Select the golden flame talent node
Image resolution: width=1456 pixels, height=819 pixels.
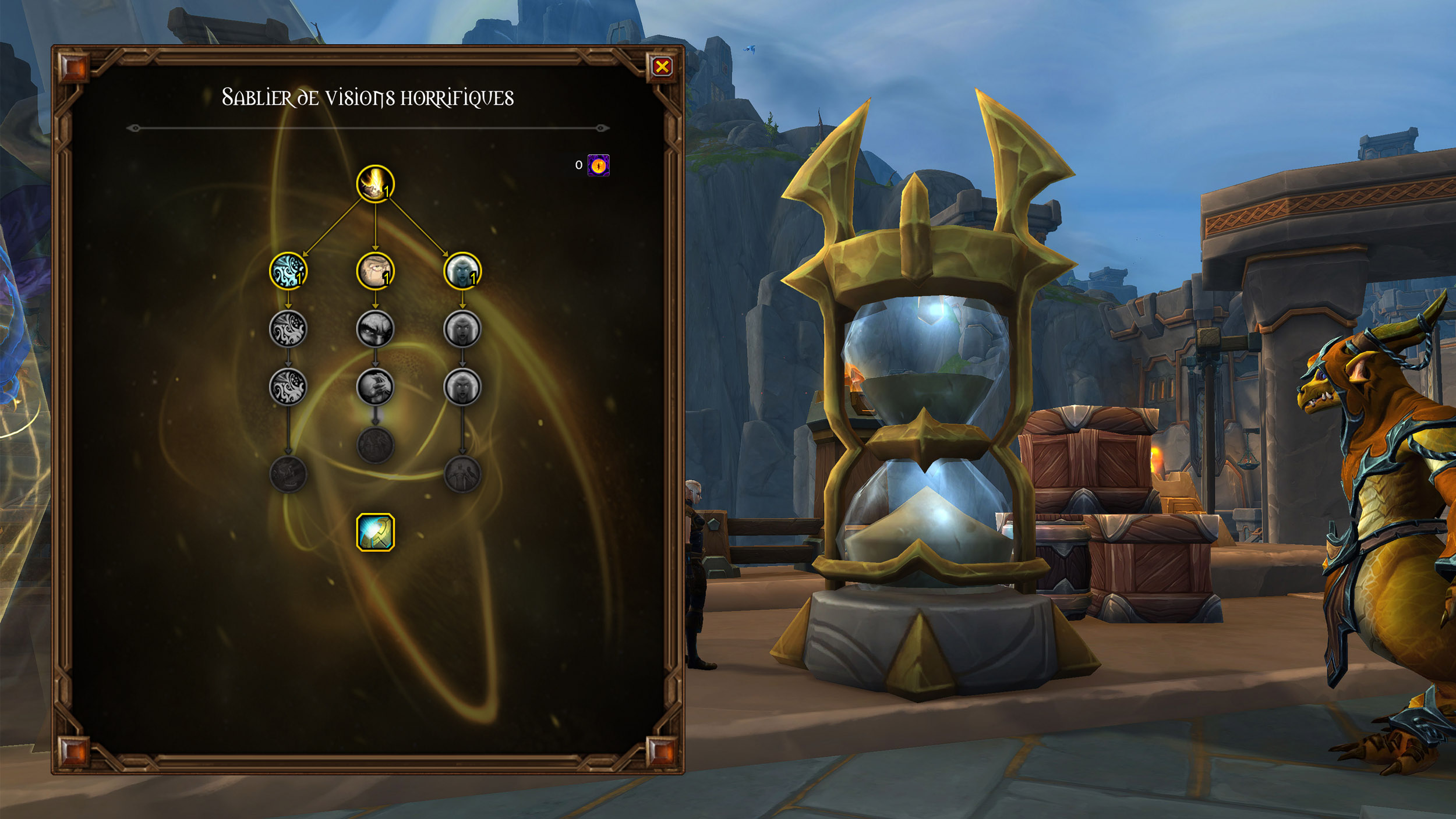pyautogui.click(x=375, y=184)
